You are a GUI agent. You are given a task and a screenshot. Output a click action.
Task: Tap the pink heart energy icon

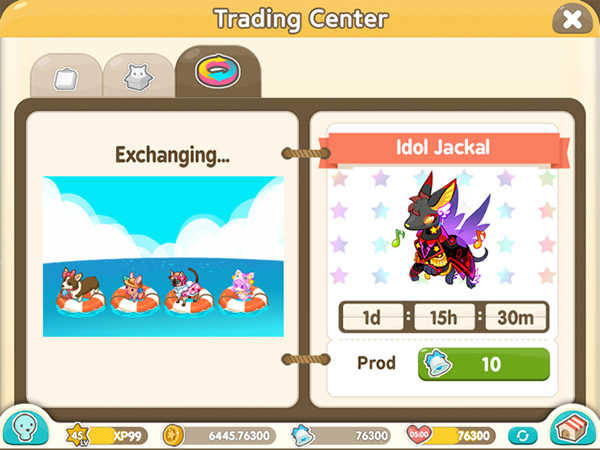click(x=418, y=434)
